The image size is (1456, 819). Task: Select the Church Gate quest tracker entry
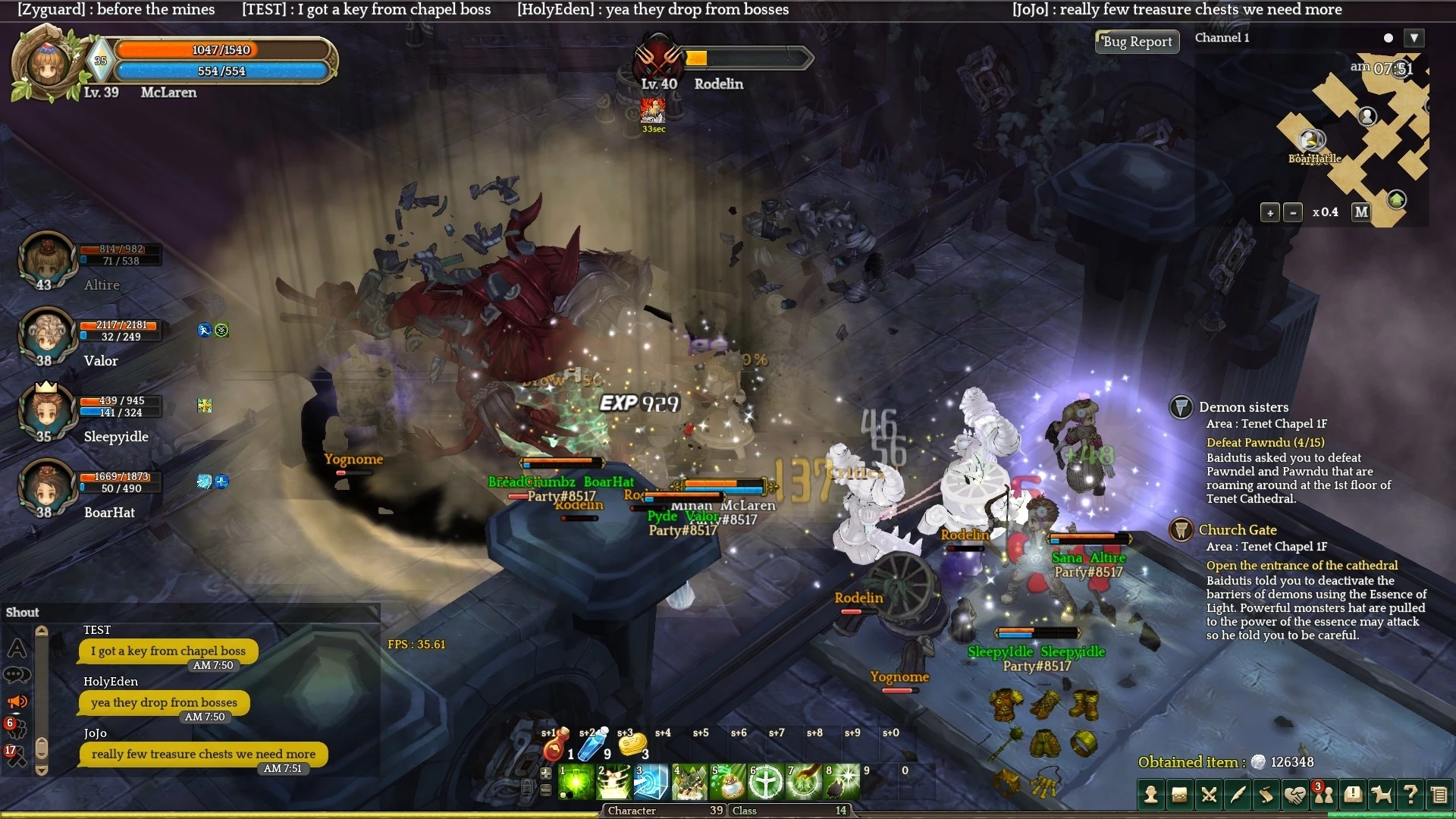click(1237, 530)
